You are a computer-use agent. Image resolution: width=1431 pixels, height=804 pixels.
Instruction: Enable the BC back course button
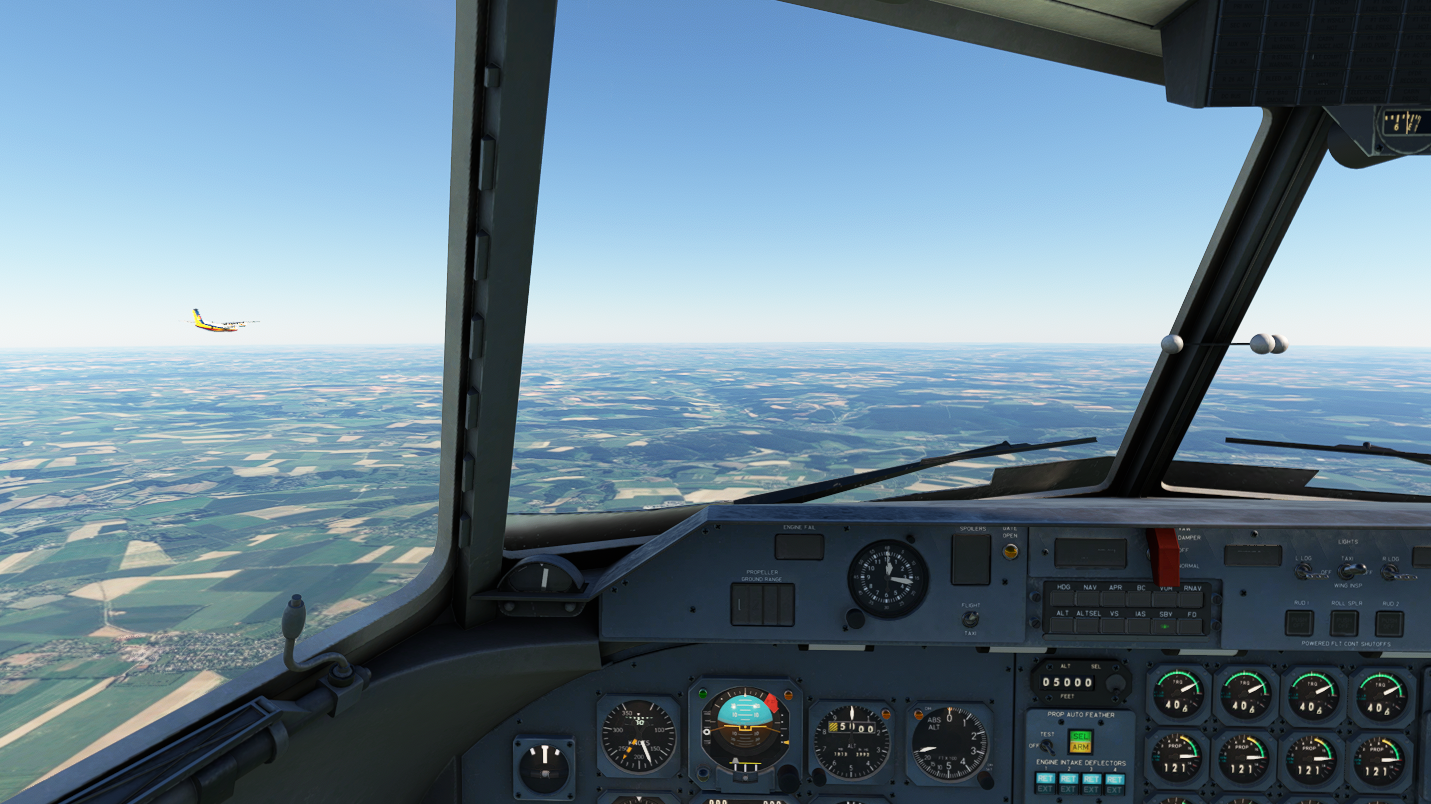[x=1140, y=600]
